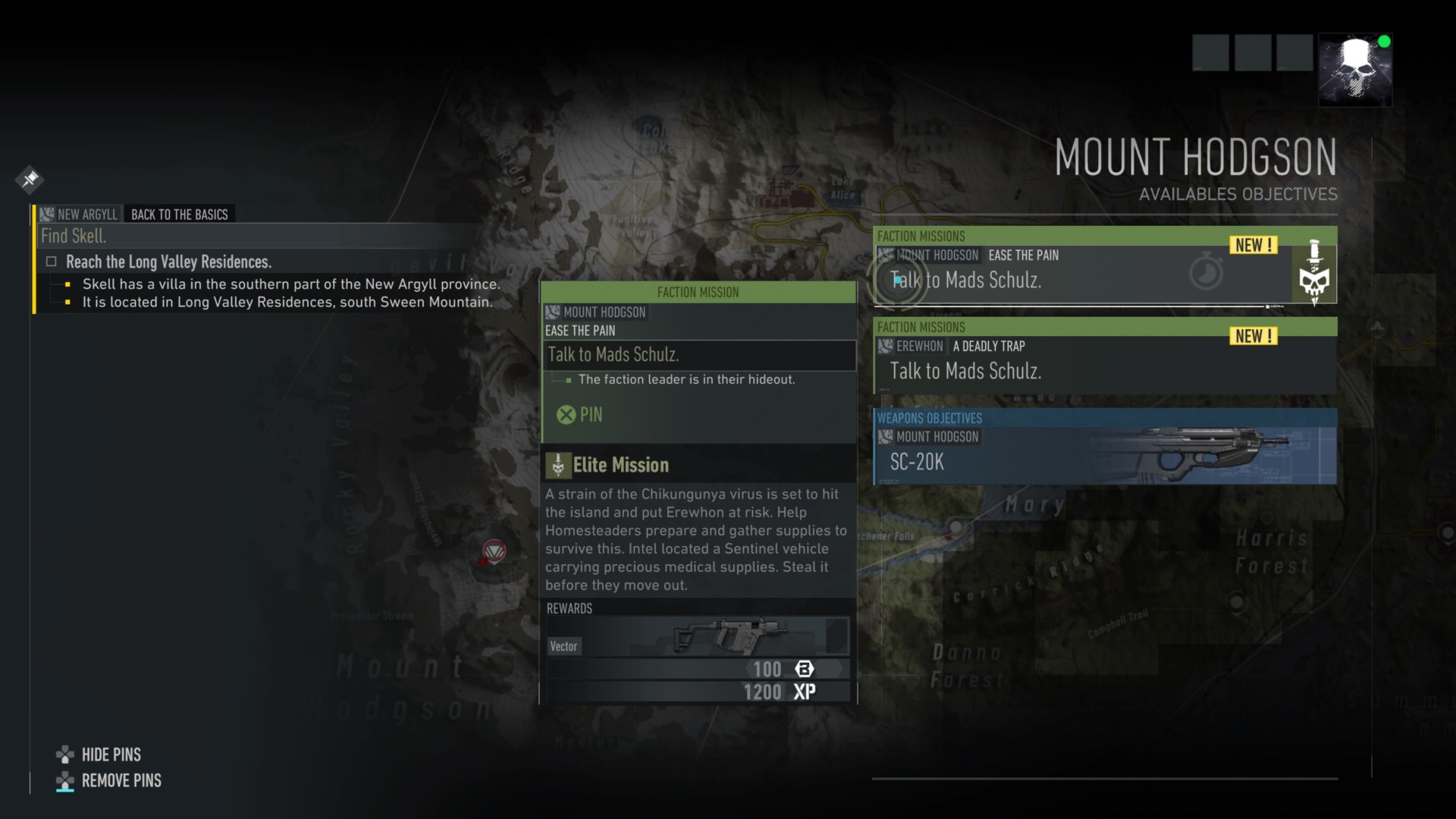Click the Elite Mission skull badge icon
This screenshot has width=1456, height=819.
[560, 464]
